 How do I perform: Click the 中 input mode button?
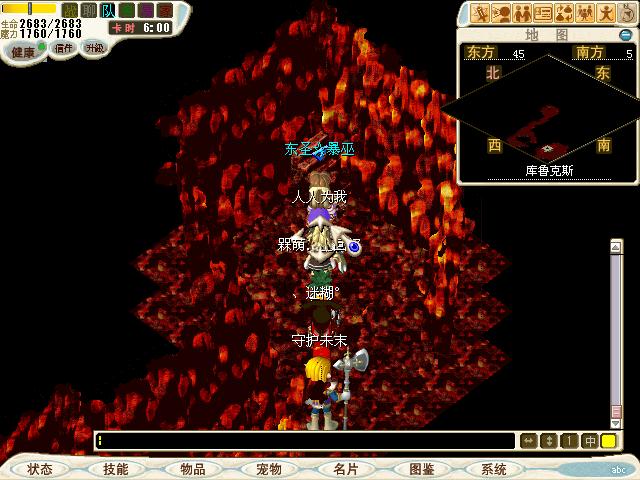(590, 440)
